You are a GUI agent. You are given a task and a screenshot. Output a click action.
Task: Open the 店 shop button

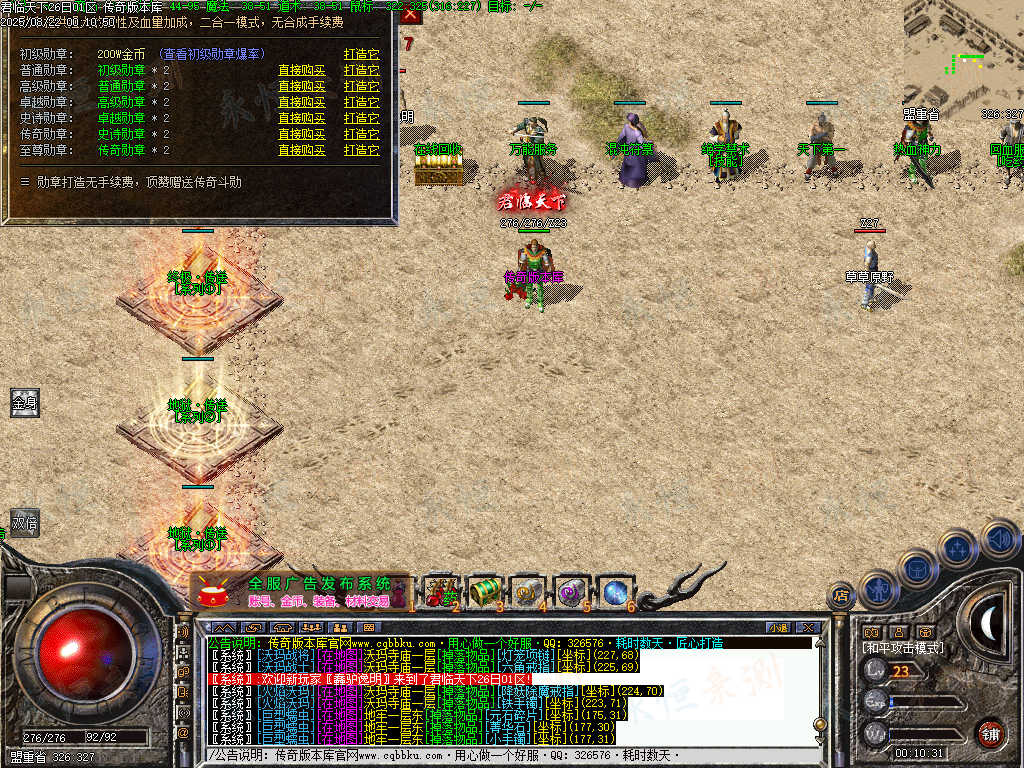click(x=841, y=596)
